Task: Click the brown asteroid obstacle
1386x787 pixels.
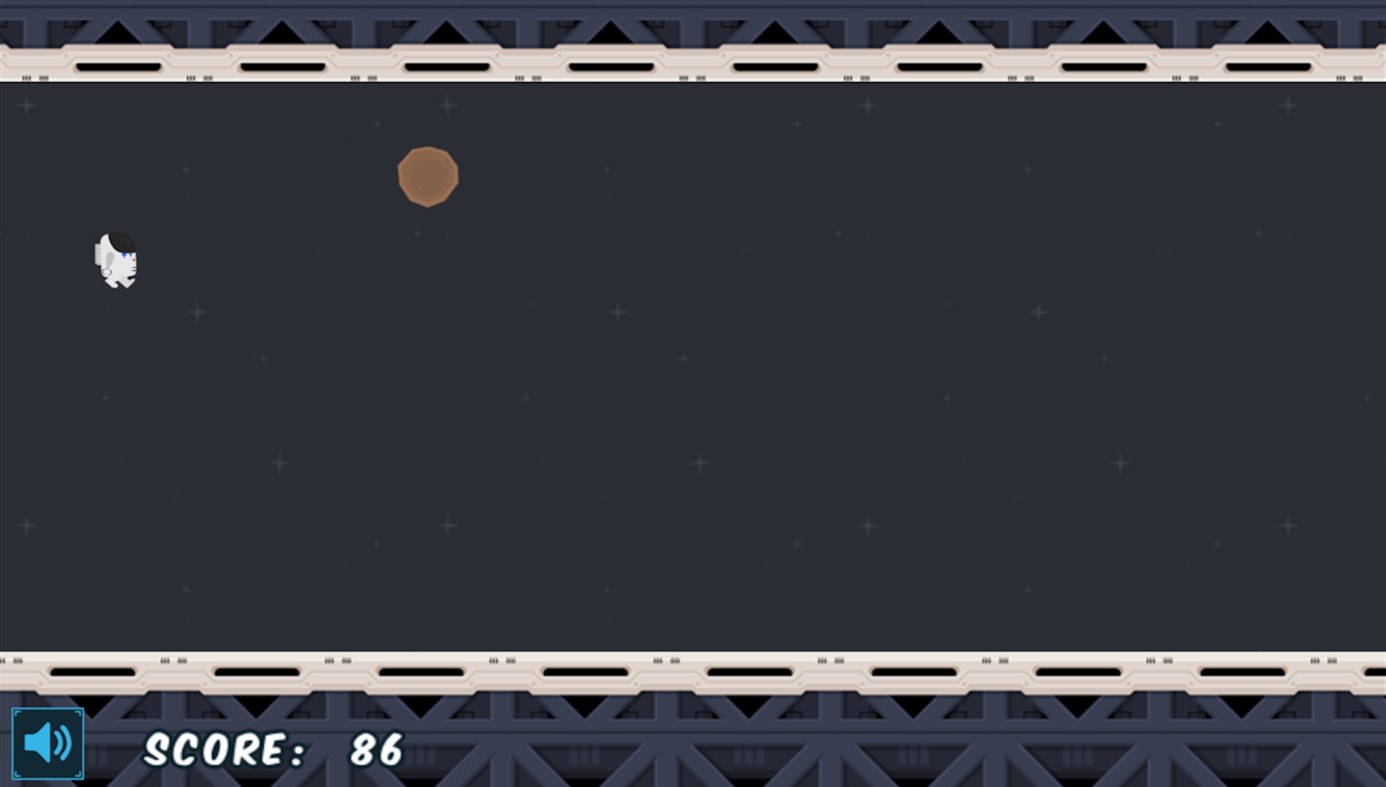Action: pos(427,176)
